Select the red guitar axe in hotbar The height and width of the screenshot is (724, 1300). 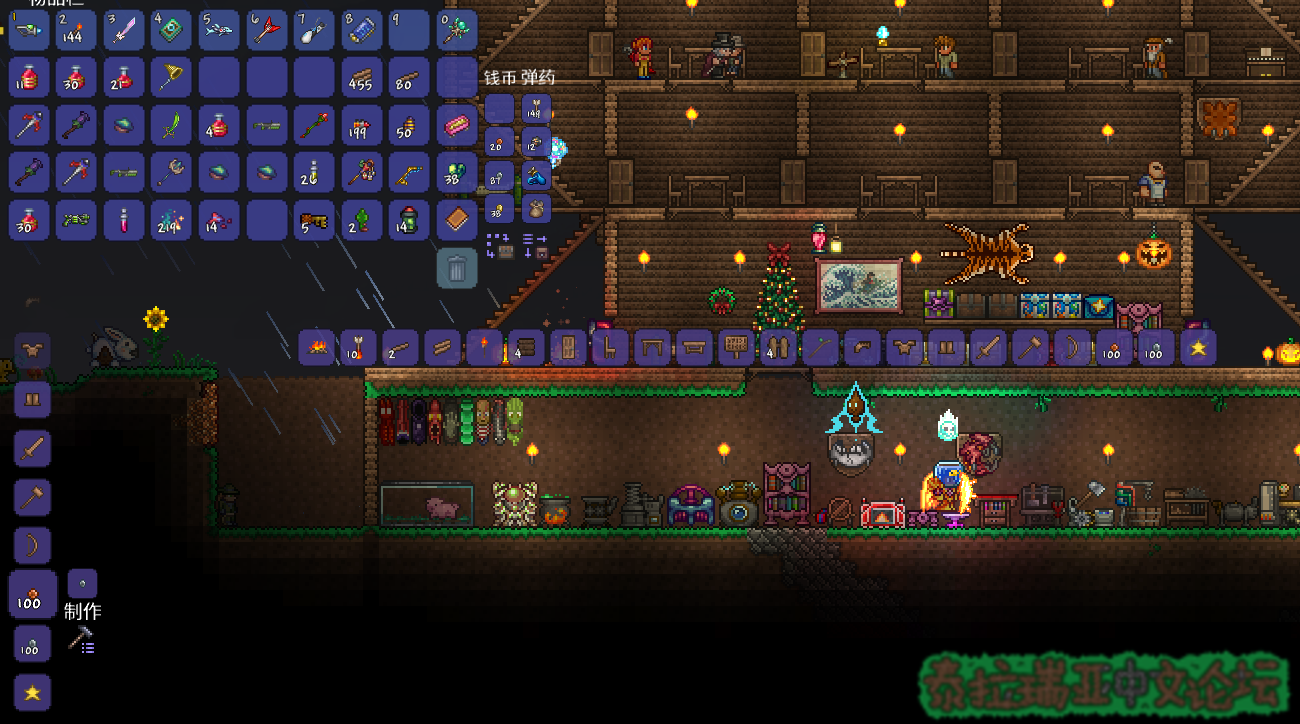pyautogui.click(x=267, y=30)
